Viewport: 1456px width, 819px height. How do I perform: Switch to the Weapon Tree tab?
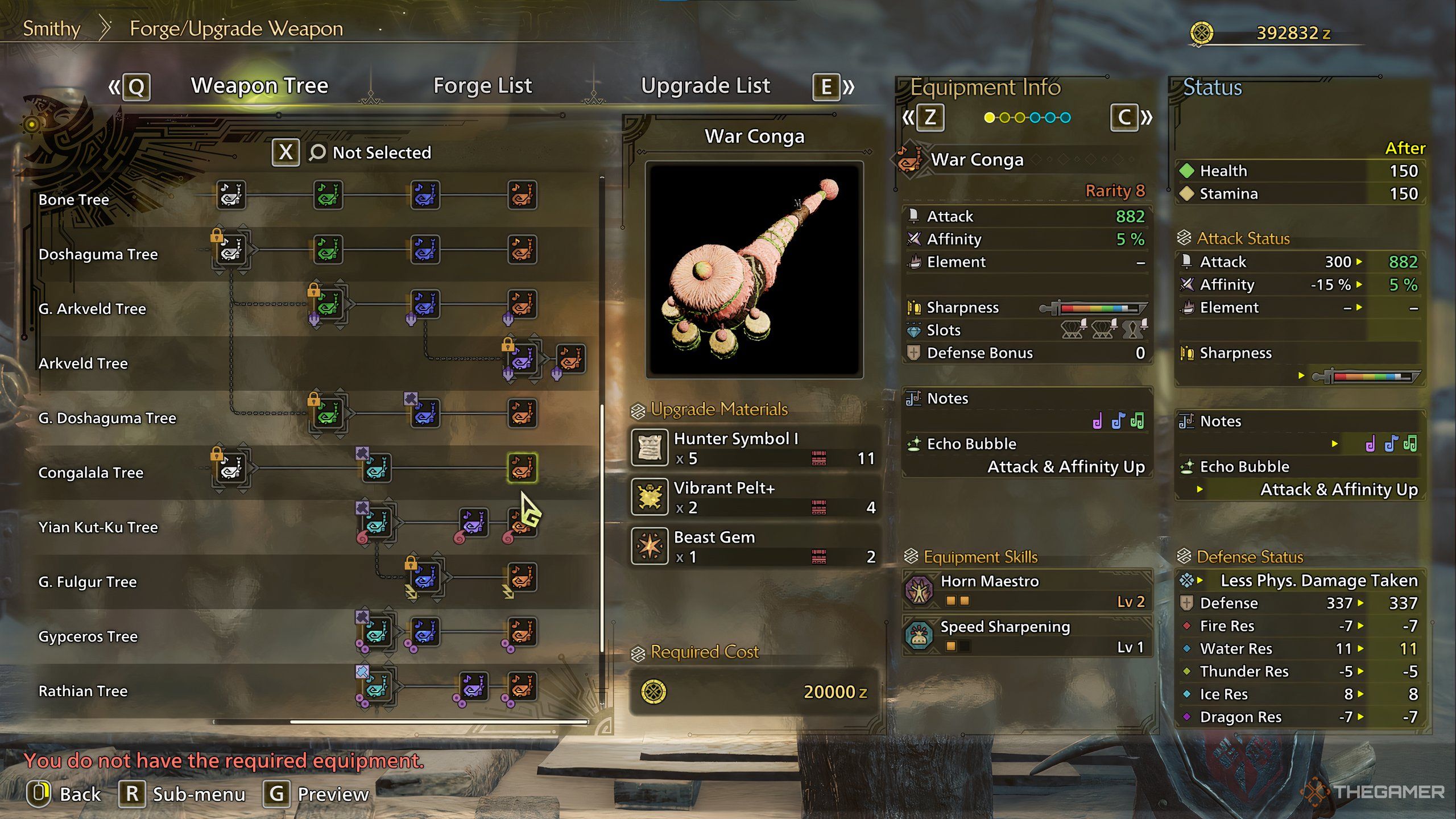[259, 86]
